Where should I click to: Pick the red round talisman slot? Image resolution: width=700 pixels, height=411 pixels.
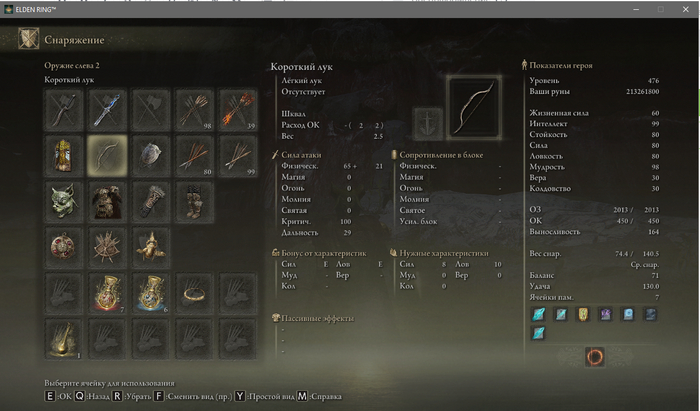point(63,246)
